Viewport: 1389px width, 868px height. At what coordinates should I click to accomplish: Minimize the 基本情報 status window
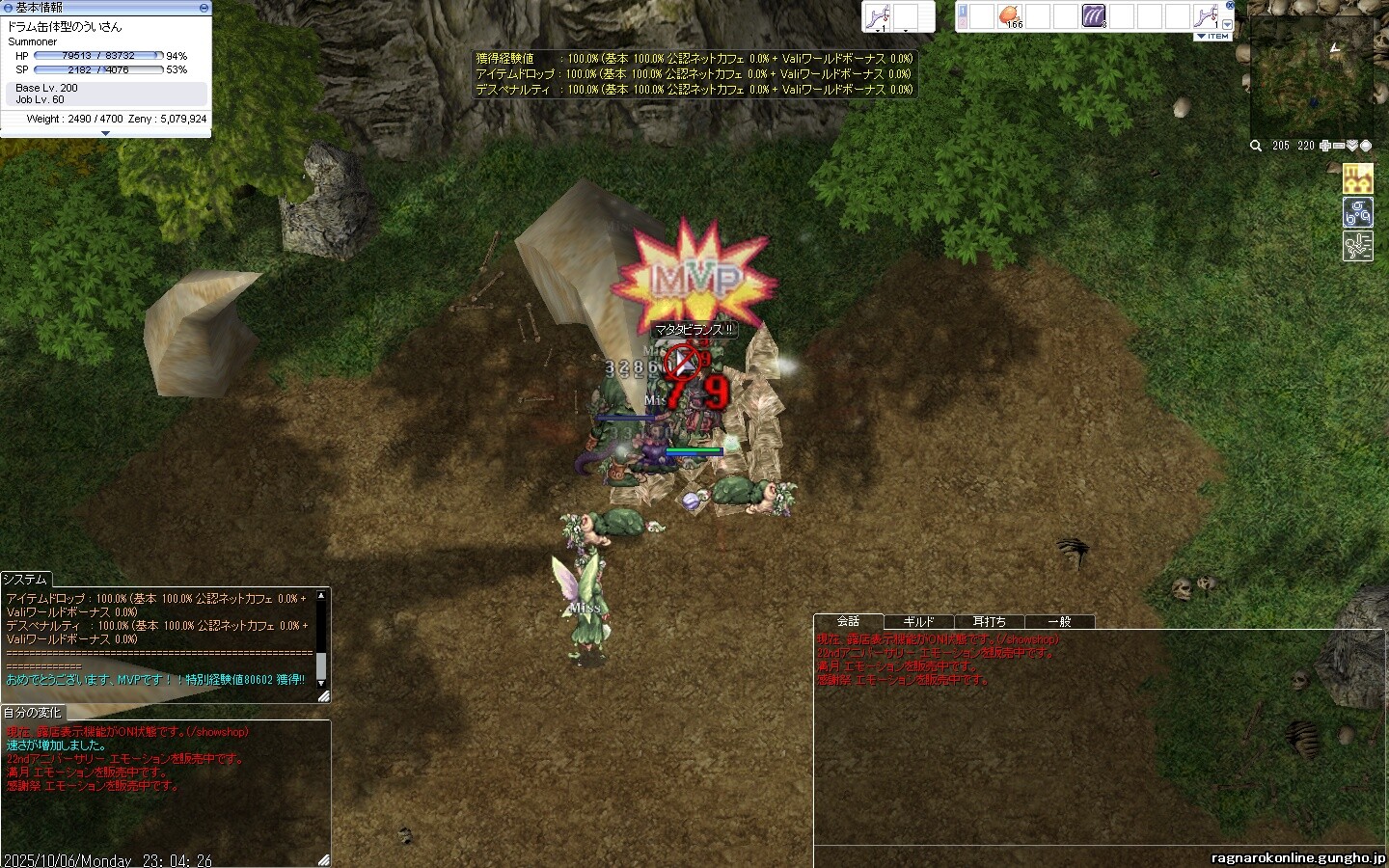point(204,7)
